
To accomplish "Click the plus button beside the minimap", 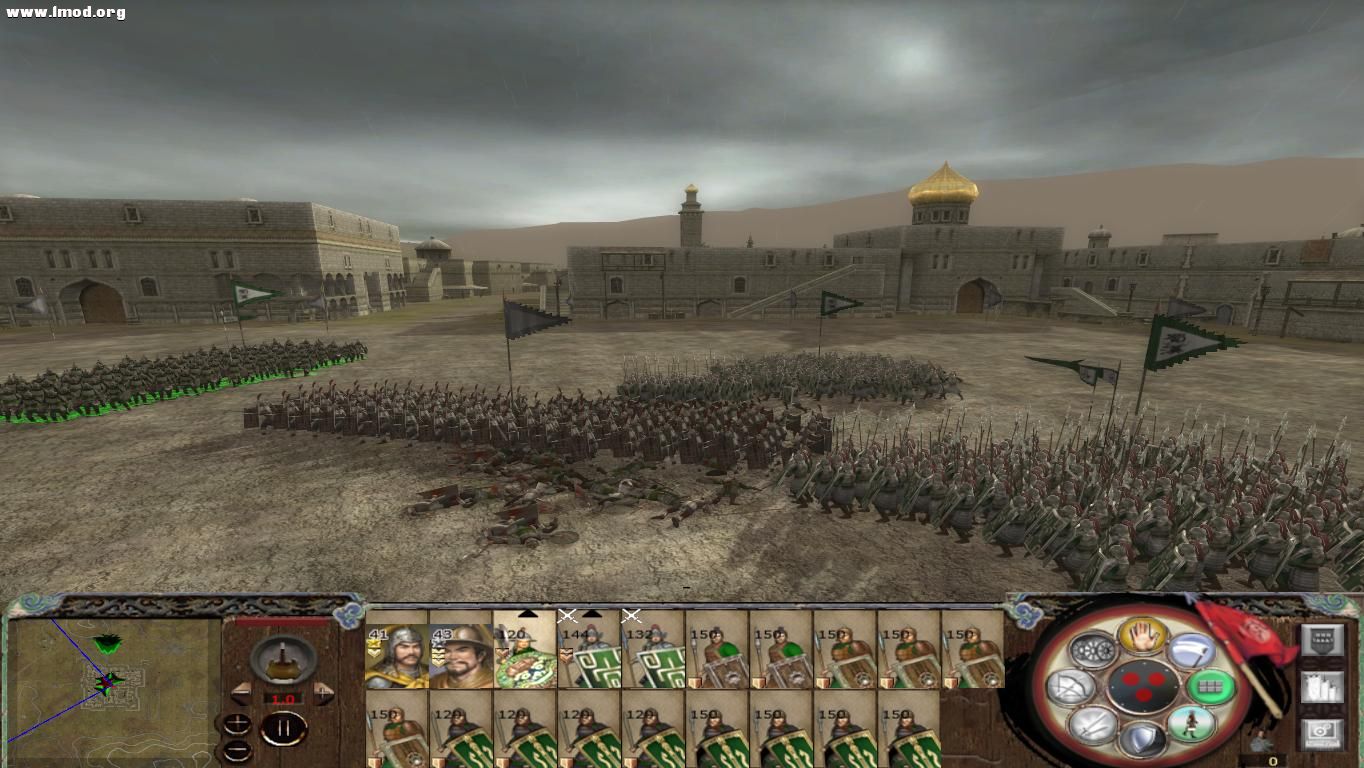I will pyautogui.click(x=237, y=723).
